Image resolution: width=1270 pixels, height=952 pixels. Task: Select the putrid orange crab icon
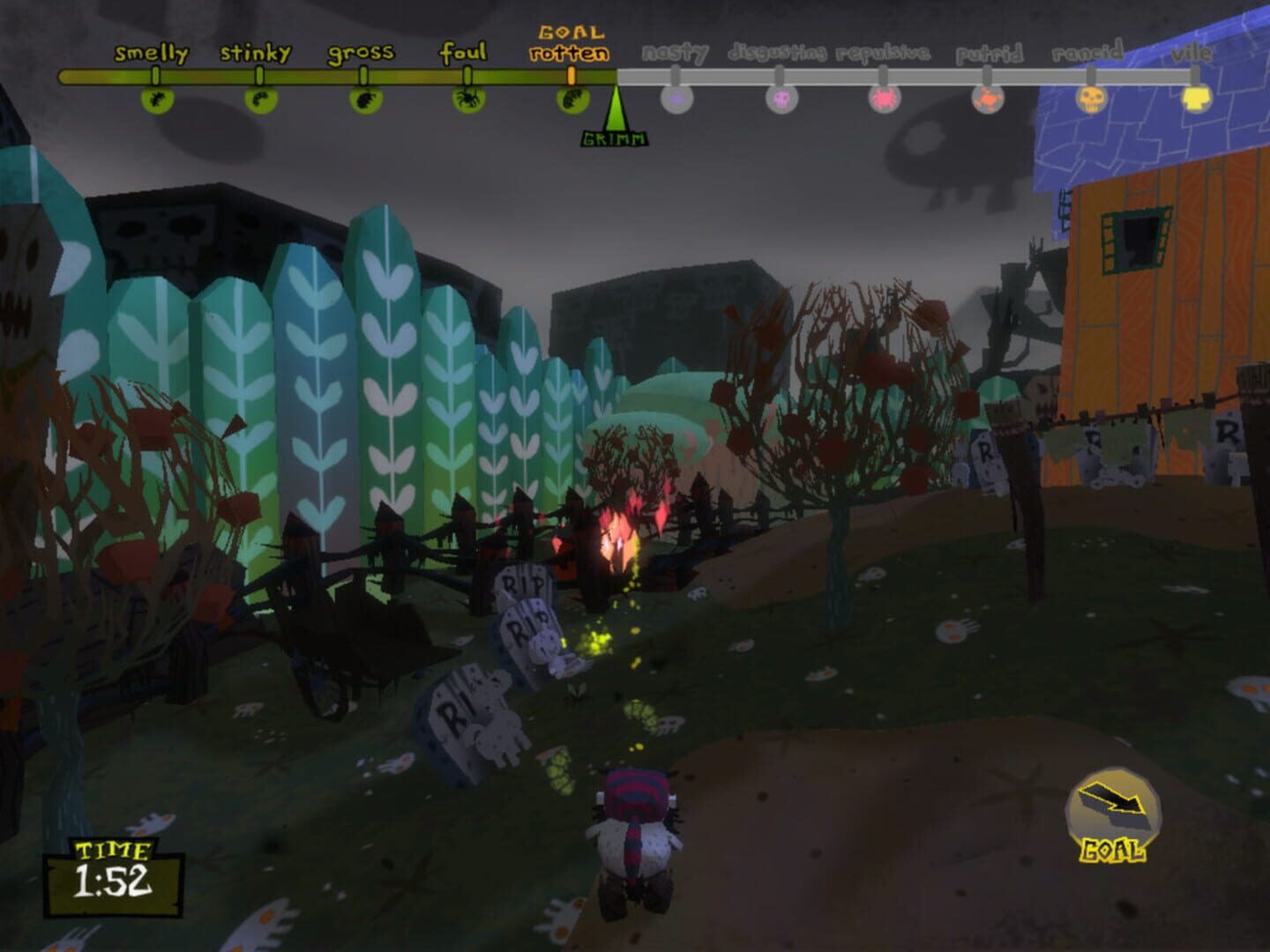[x=986, y=100]
